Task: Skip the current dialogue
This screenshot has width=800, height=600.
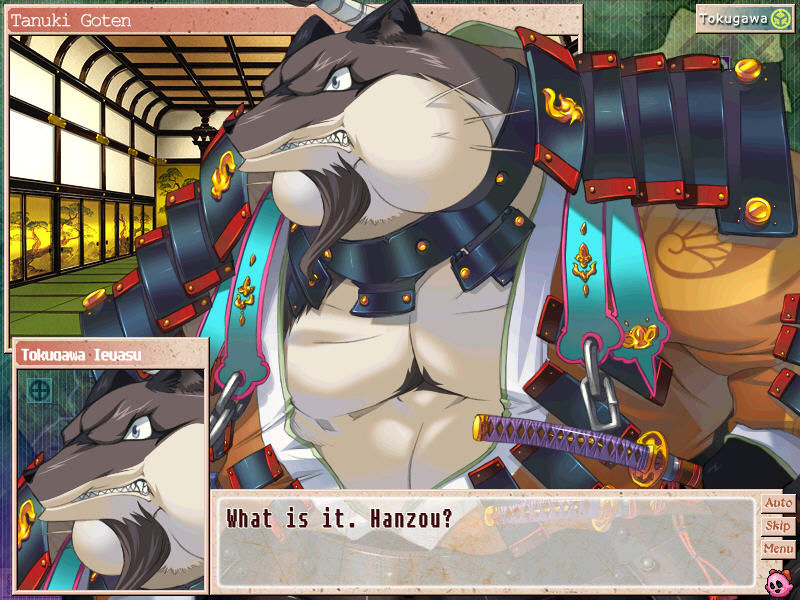Action: point(777,526)
